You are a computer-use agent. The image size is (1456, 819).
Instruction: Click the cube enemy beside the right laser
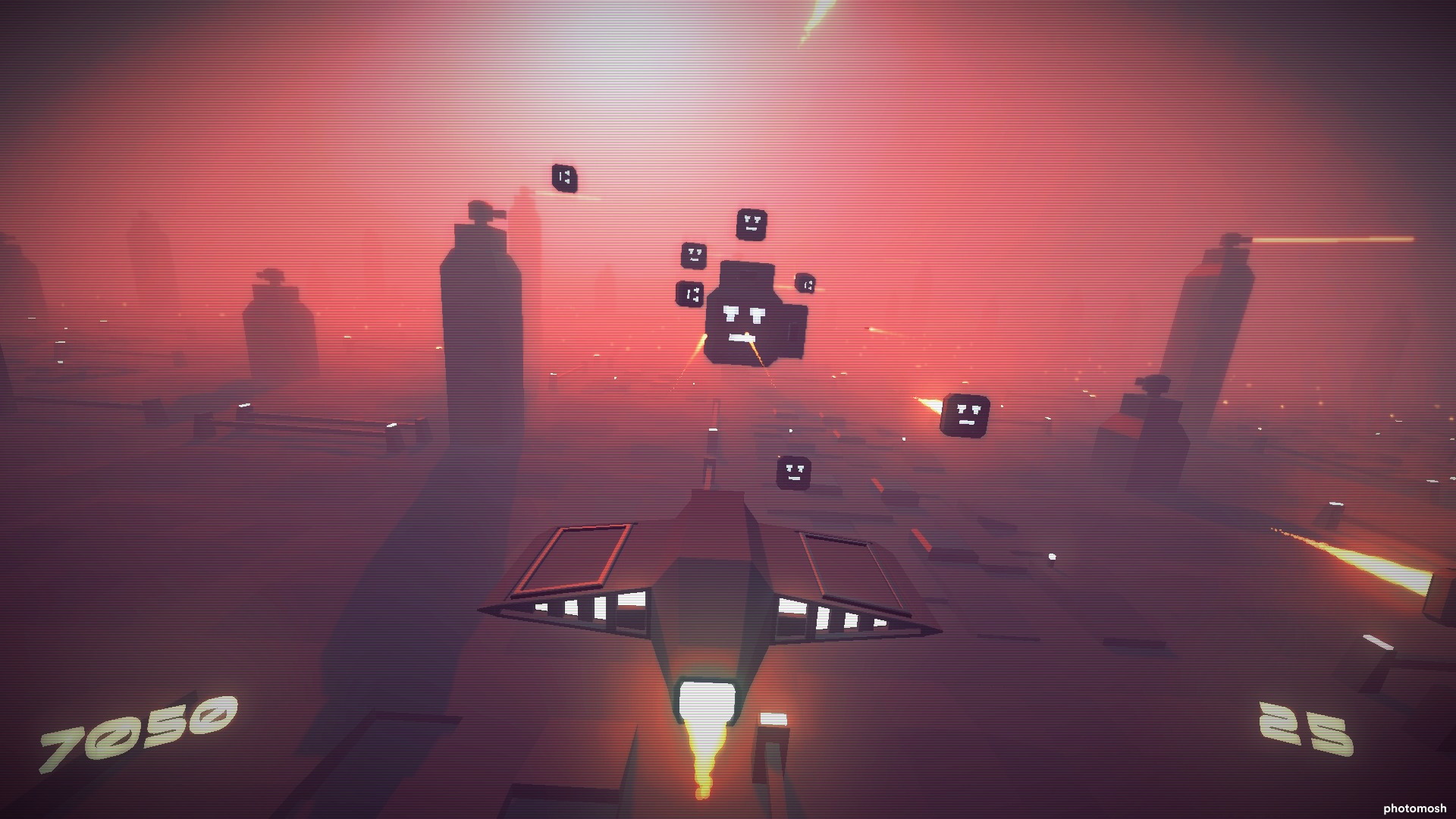(965, 414)
